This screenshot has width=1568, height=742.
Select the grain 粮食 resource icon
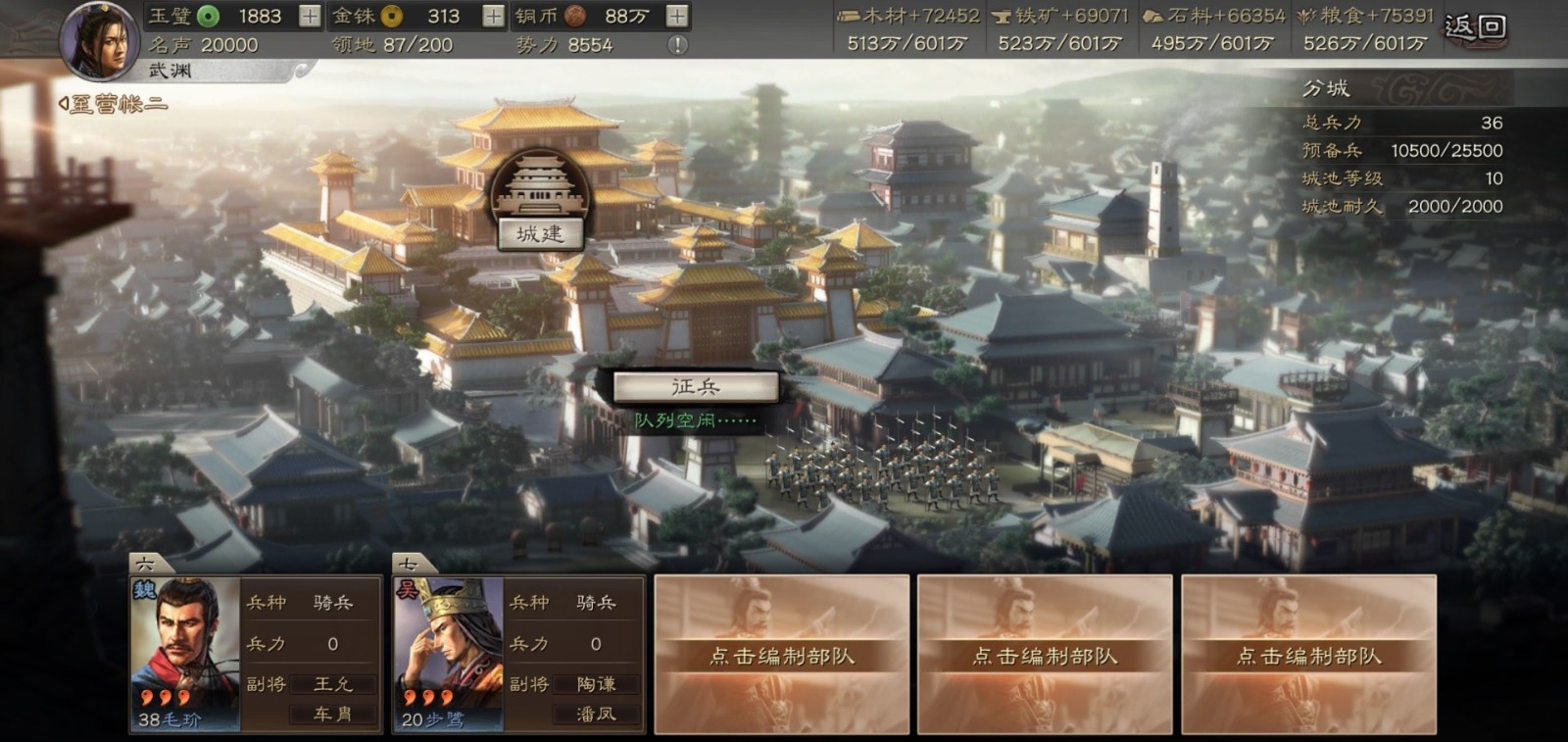pos(1306,17)
